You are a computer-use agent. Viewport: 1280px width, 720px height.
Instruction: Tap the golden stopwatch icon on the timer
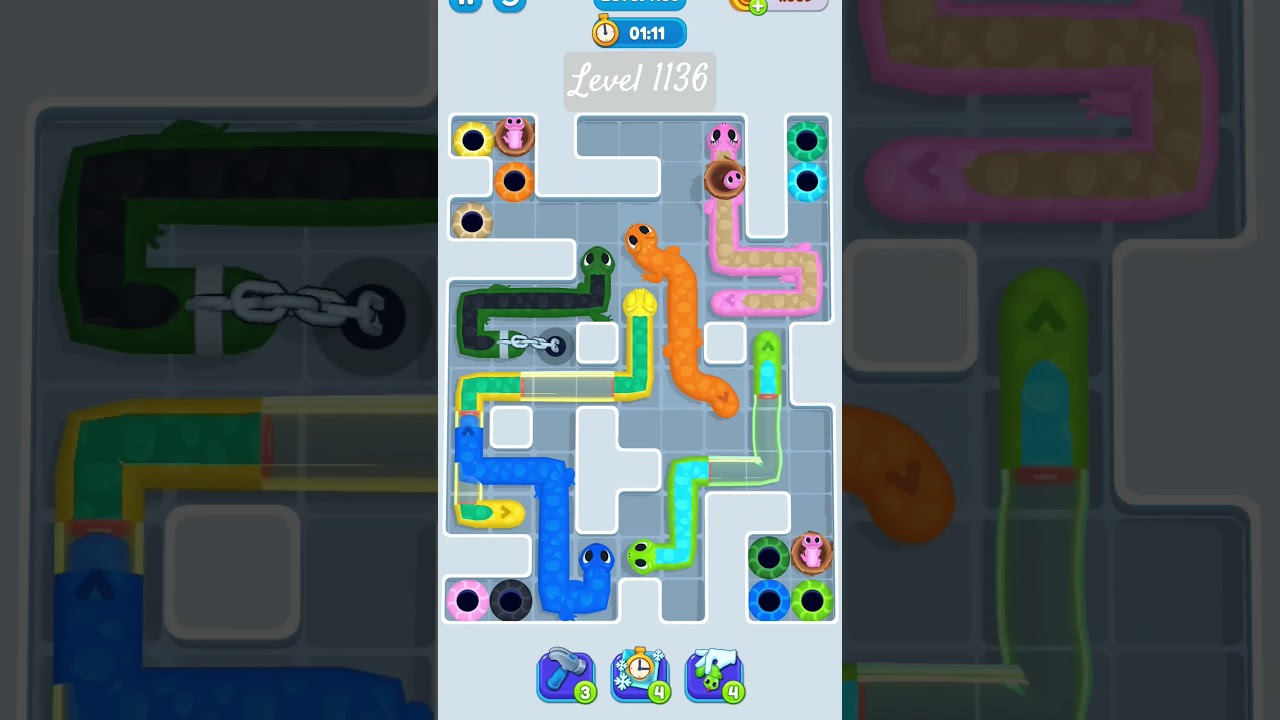click(604, 32)
